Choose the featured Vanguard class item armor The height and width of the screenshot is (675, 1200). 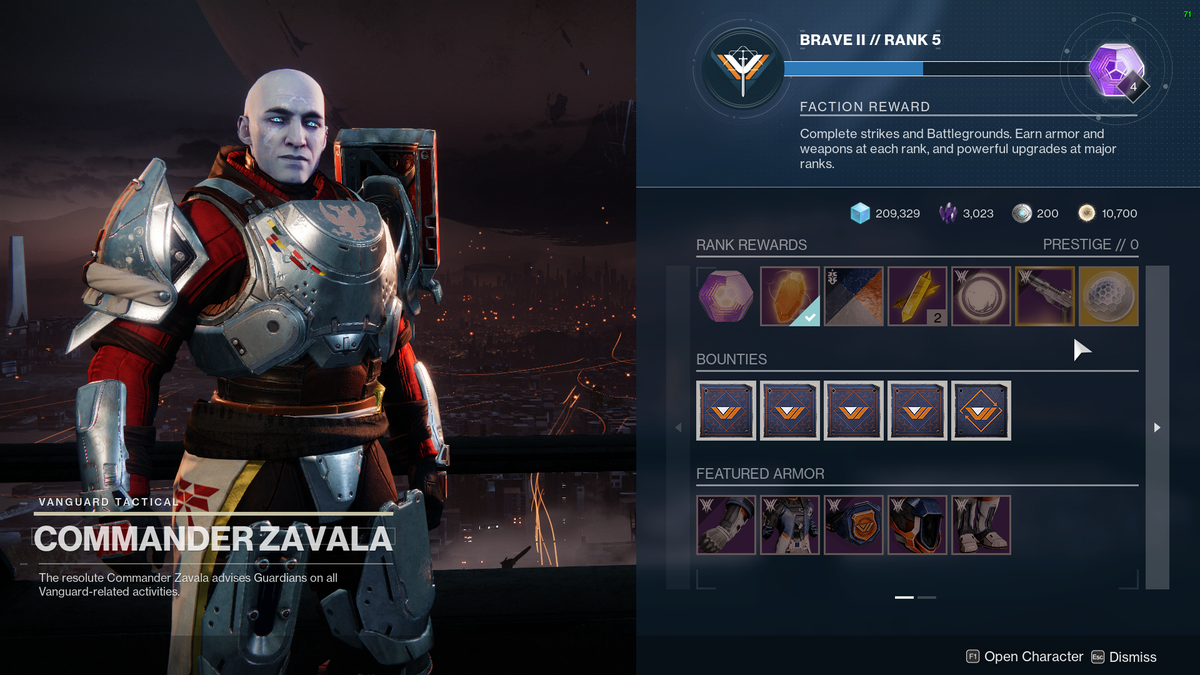tap(853, 525)
